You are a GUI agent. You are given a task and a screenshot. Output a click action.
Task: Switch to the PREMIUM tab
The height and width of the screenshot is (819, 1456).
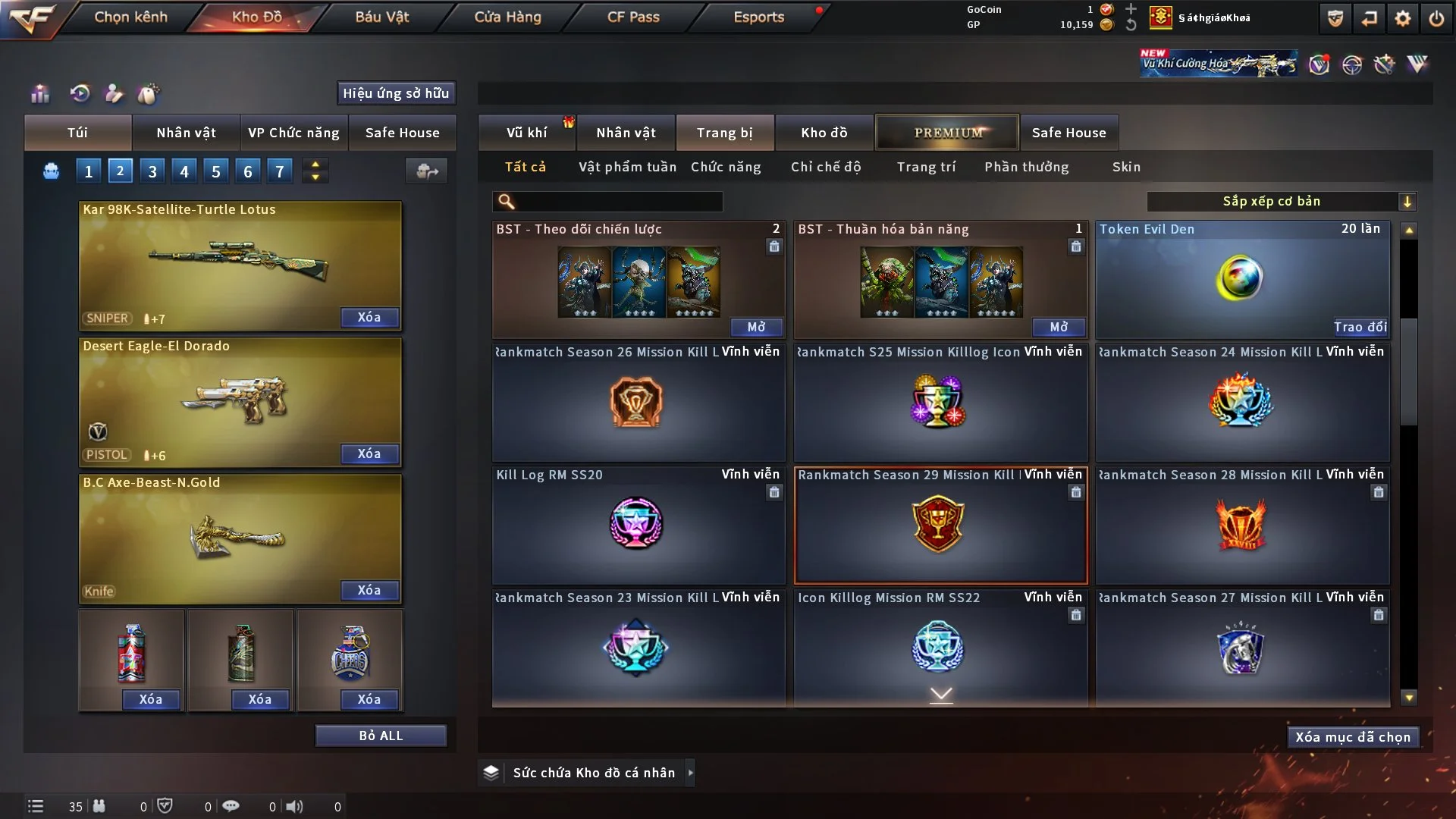[947, 133]
